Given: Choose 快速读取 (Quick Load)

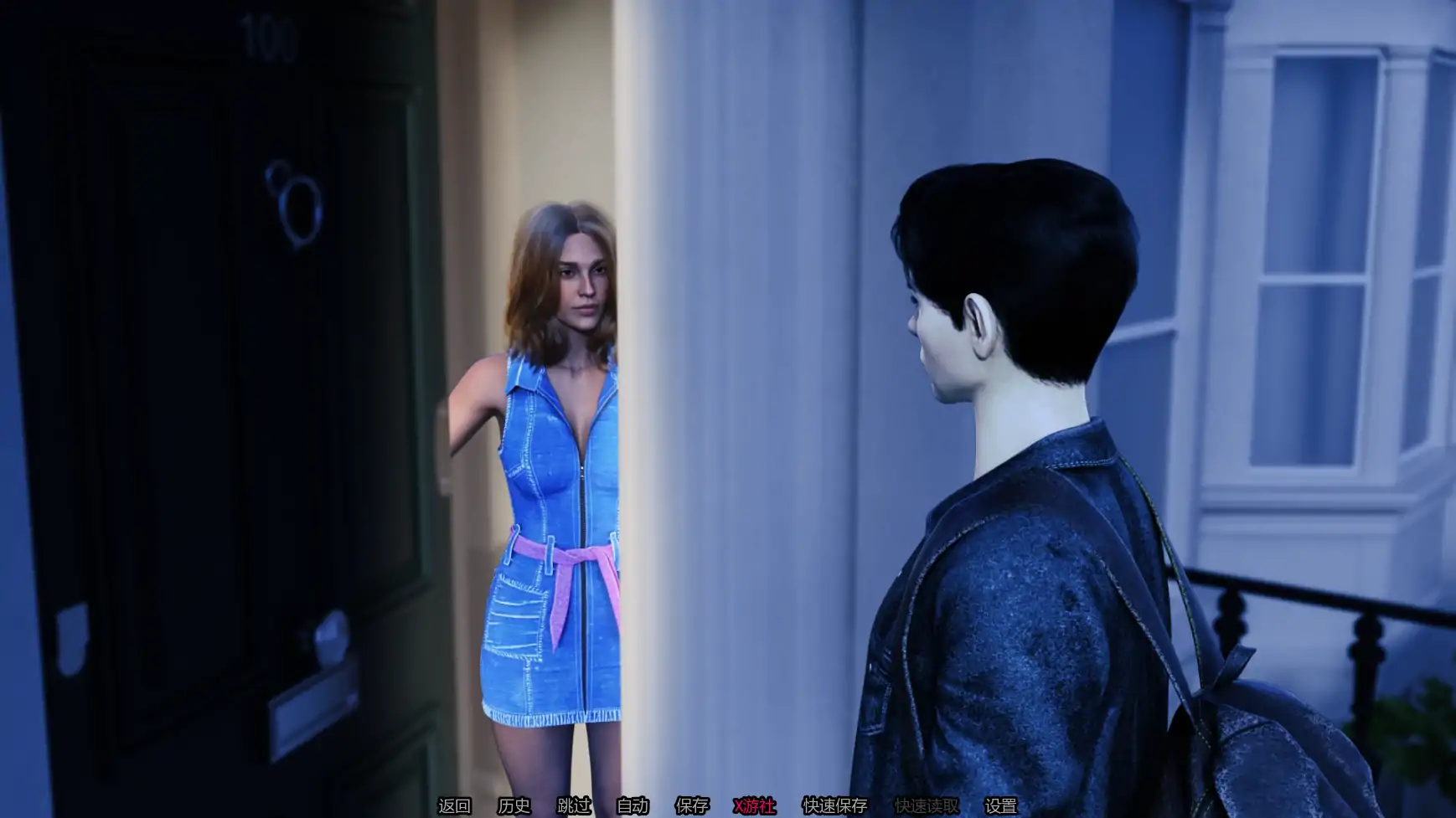Looking at the screenshot, I should point(927,805).
